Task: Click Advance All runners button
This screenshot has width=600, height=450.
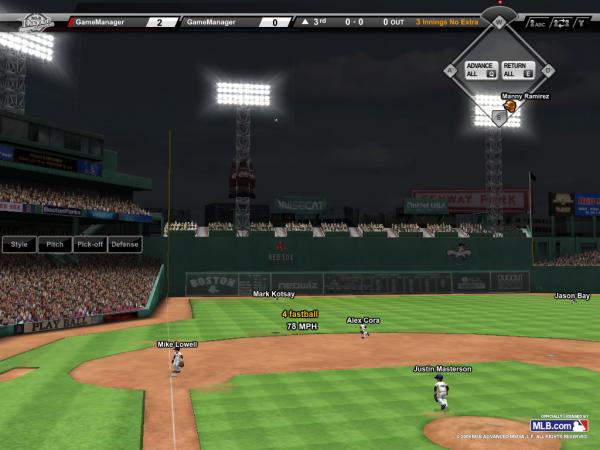Action: tap(478, 69)
